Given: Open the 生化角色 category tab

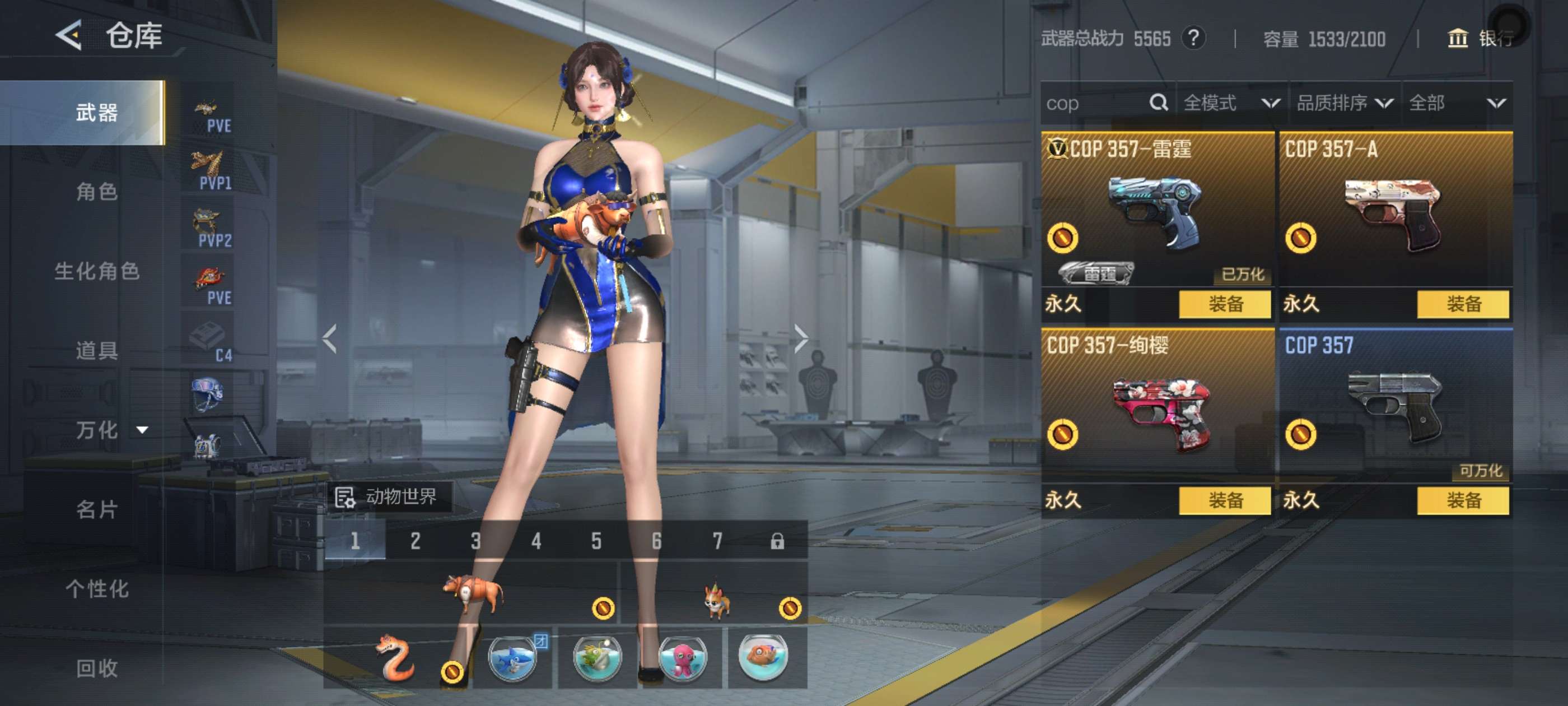Looking at the screenshot, I should point(96,271).
